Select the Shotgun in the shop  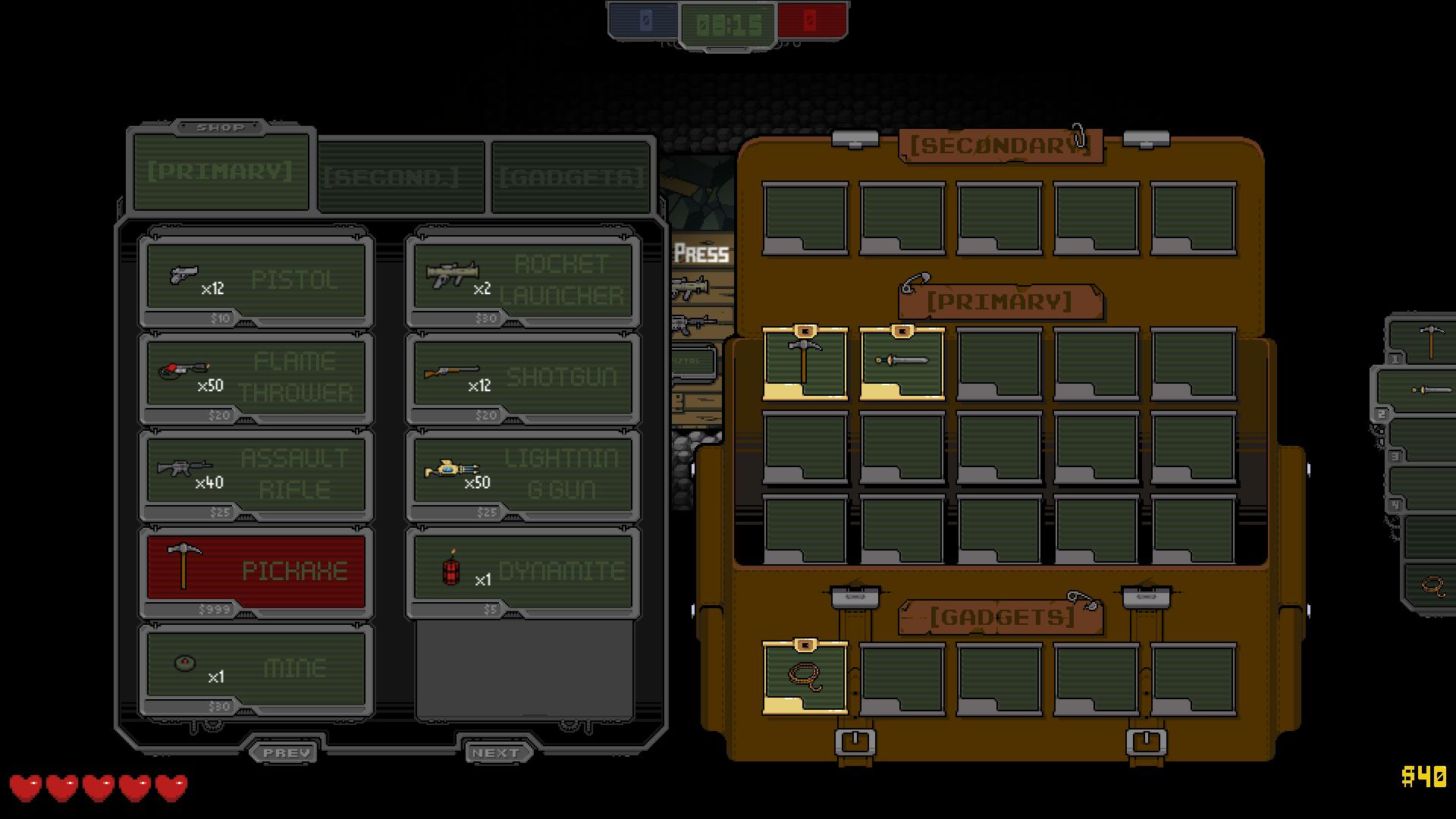pyautogui.click(x=523, y=377)
